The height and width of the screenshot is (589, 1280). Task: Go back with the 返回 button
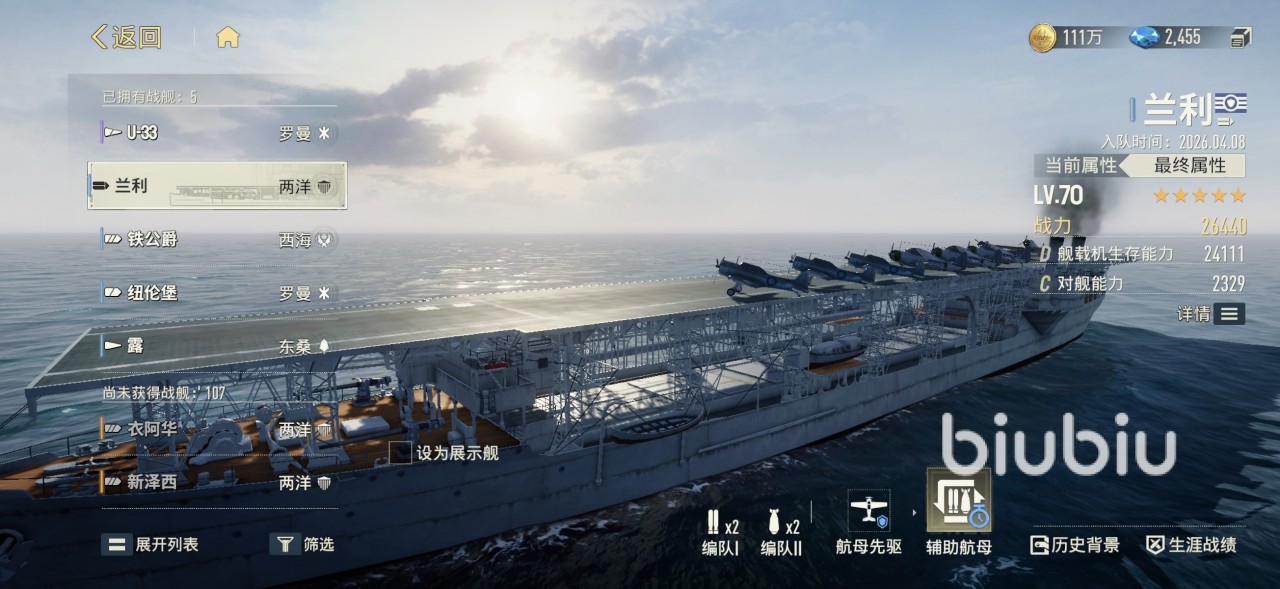pos(127,38)
